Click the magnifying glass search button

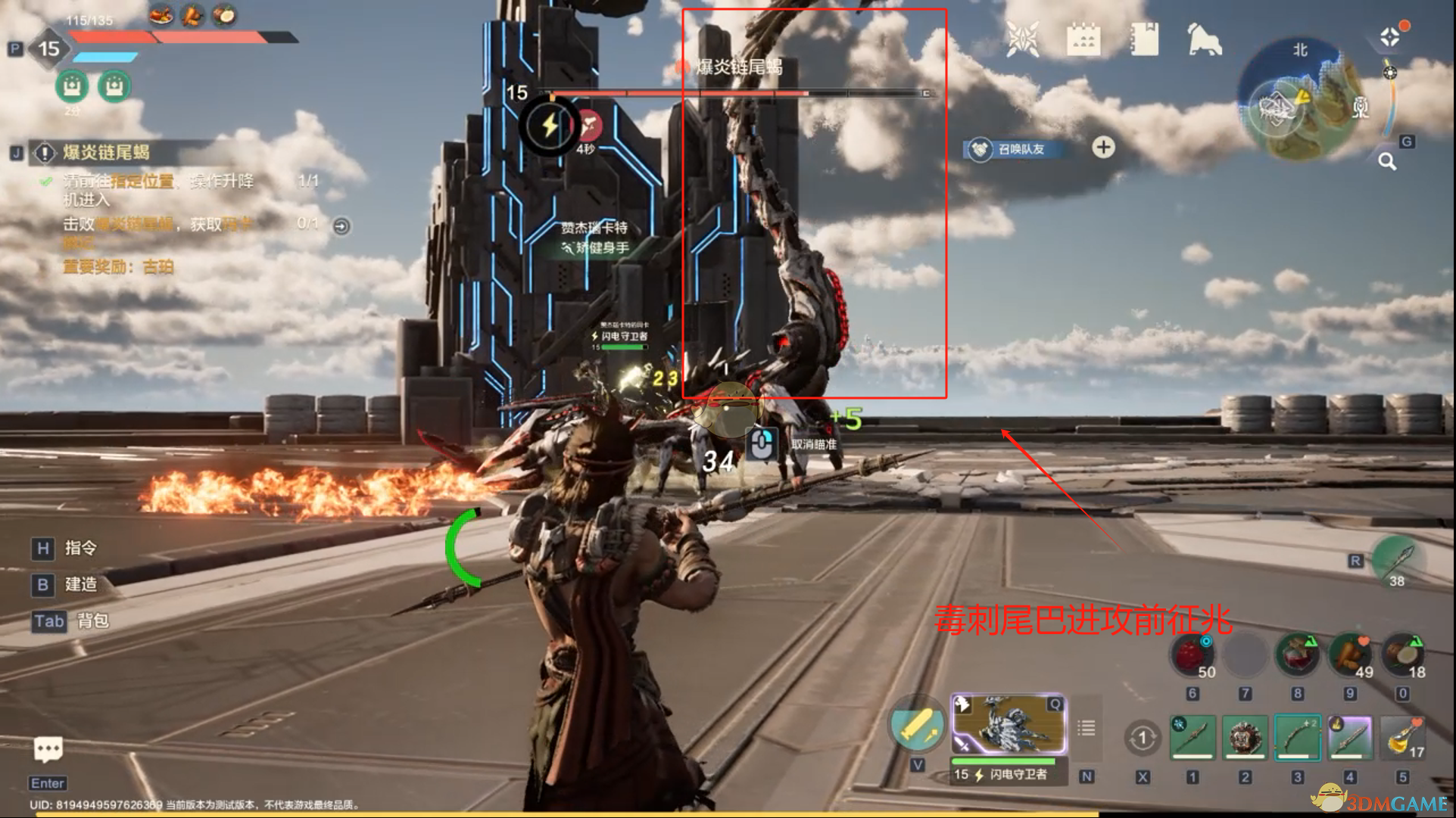(1386, 161)
